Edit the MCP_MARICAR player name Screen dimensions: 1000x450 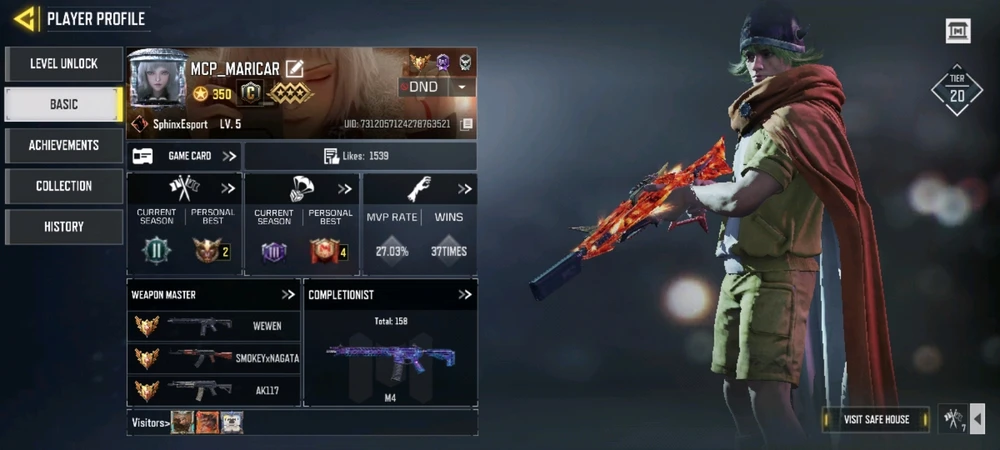(x=294, y=69)
